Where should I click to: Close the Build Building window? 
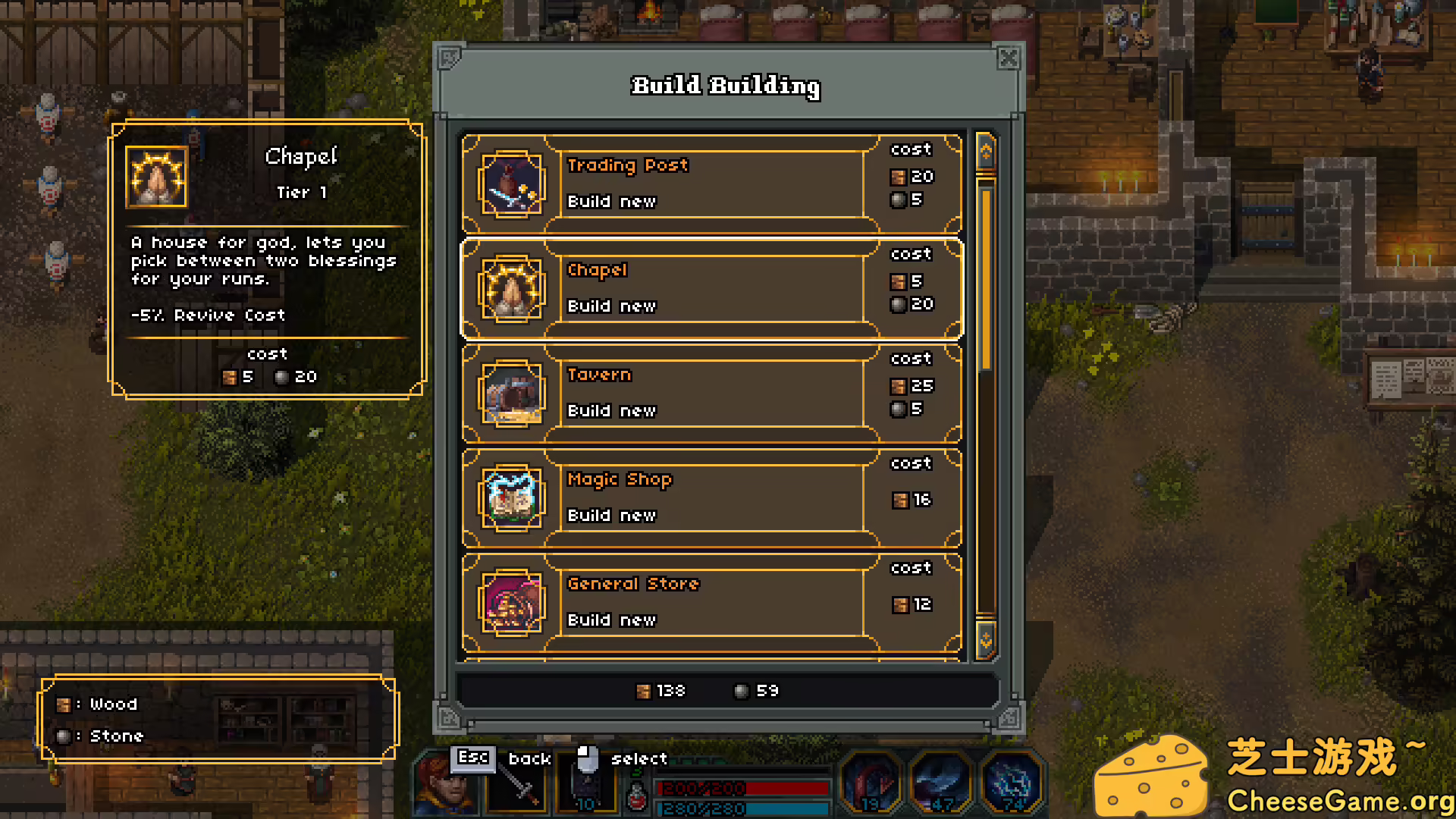[1009, 58]
